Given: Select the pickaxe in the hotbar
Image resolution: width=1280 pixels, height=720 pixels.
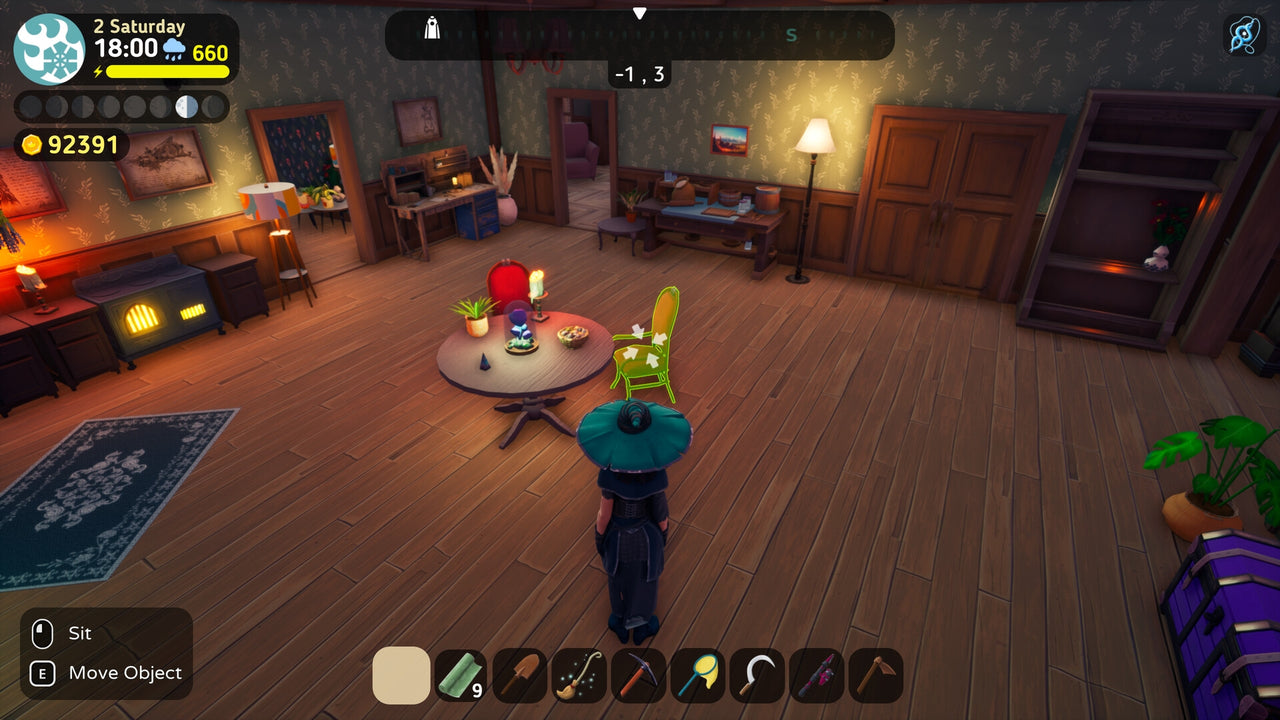Looking at the screenshot, I should click(640, 673).
